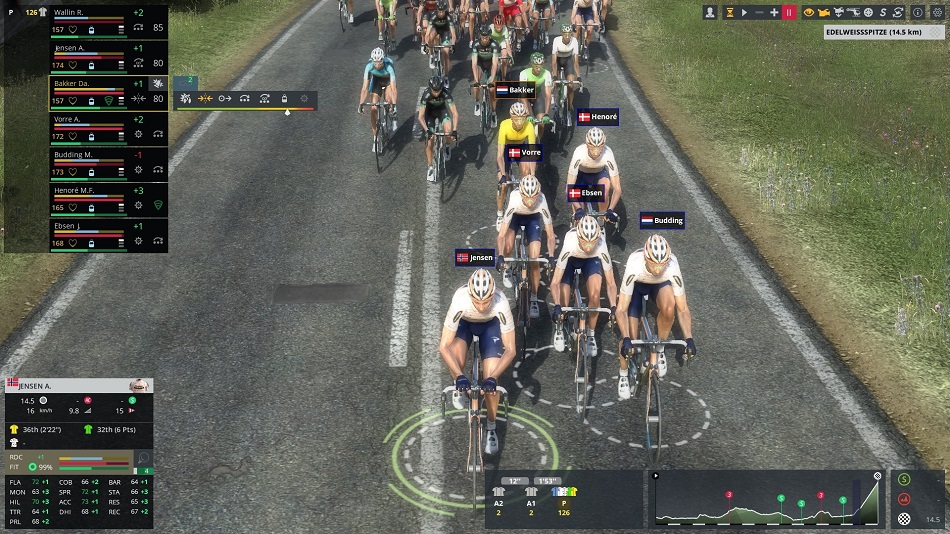Image resolution: width=950 pixels, height=534 pixels.
Task: Decrease game speed with minus button
Action: coord(760,12)
